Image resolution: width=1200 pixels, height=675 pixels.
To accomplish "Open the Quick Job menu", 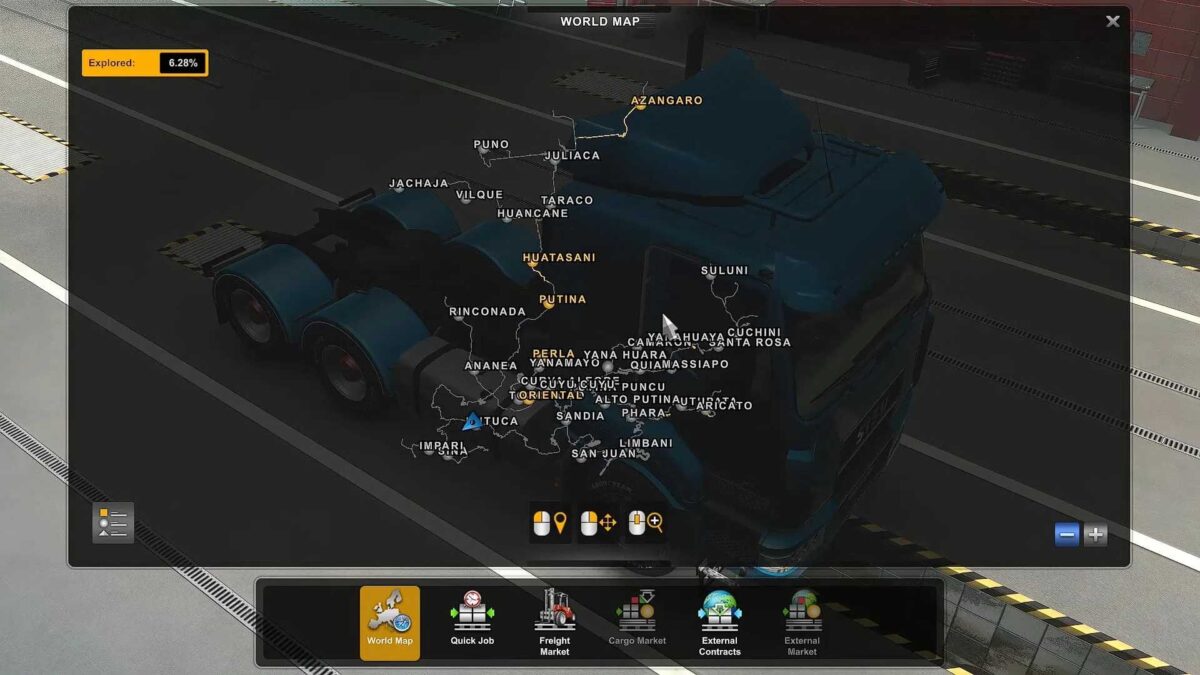I will (472, 622).
